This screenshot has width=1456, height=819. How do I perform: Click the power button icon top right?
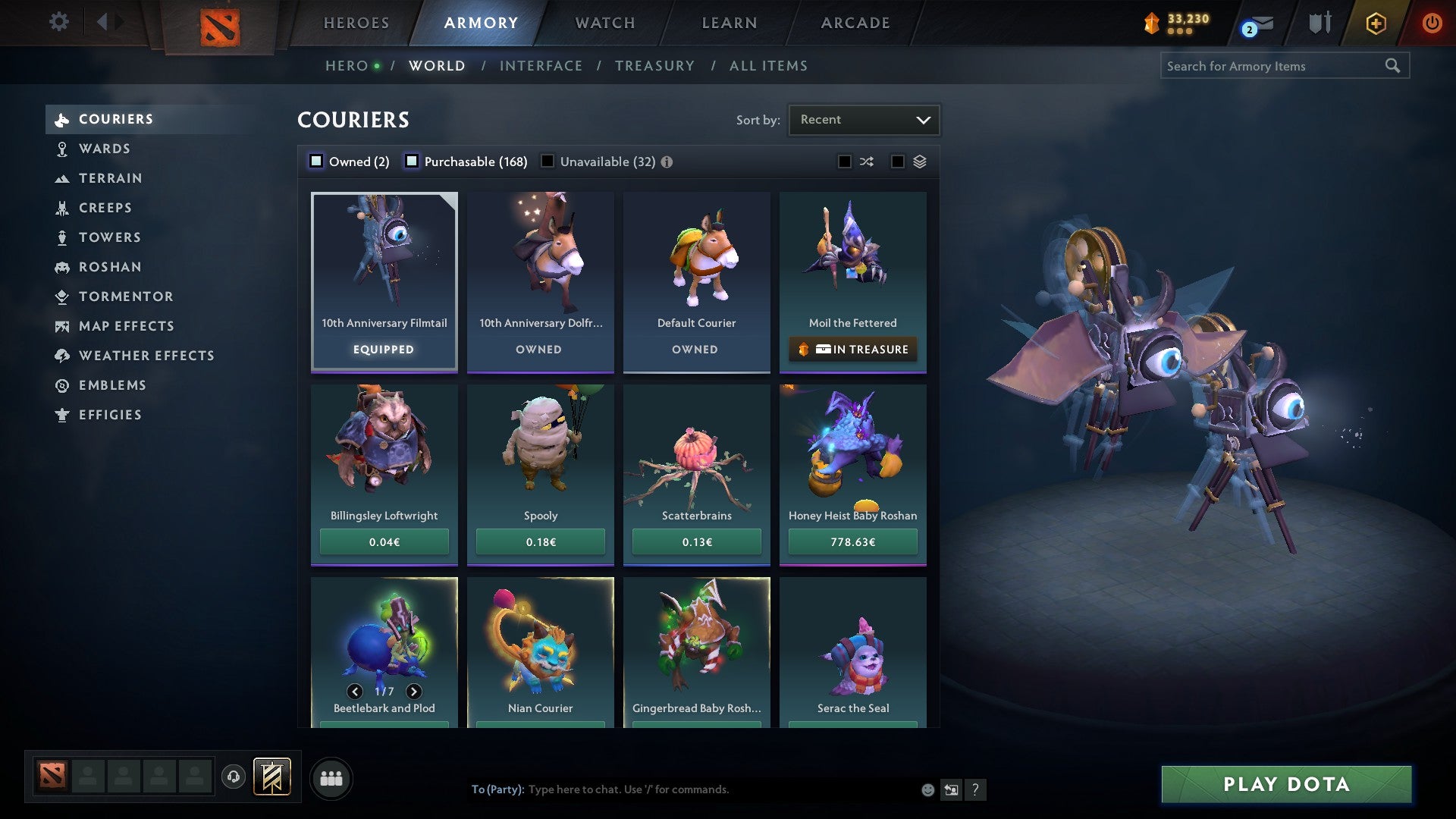click(1433, 23)
